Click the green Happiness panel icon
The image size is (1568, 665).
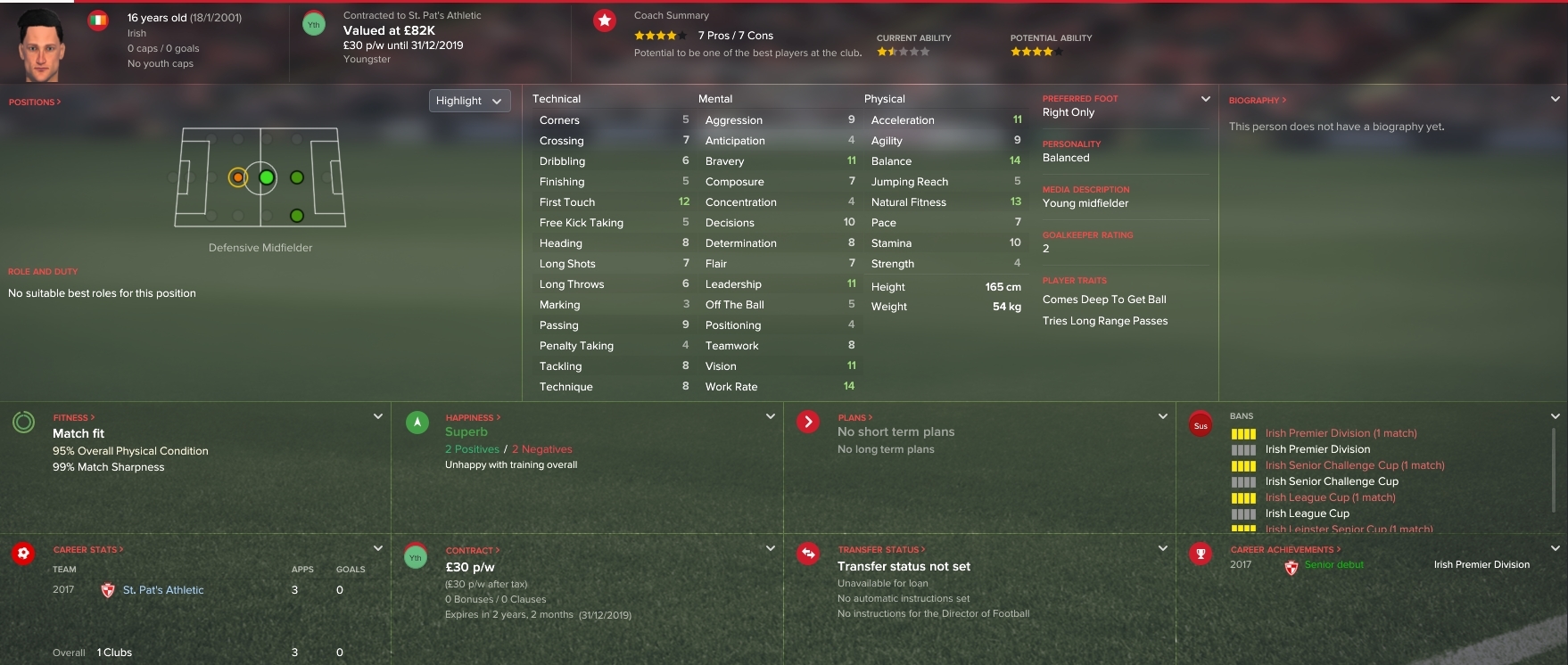[416, 422]
